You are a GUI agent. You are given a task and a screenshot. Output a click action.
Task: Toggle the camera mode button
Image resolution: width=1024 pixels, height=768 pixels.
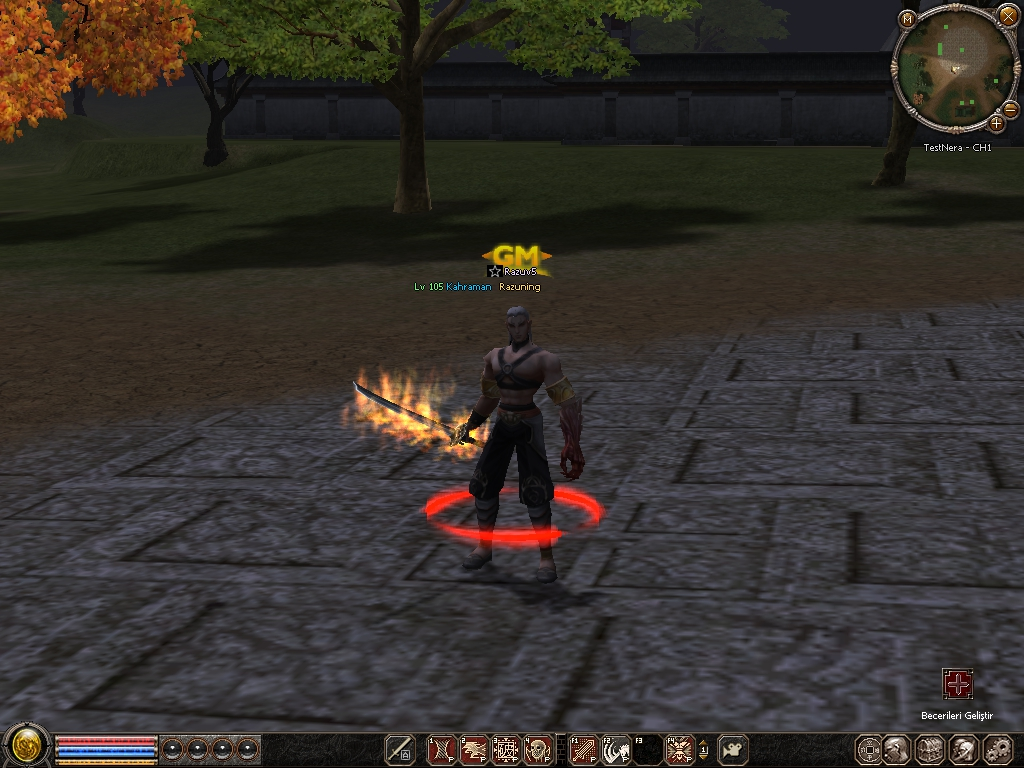pos(734,749)
